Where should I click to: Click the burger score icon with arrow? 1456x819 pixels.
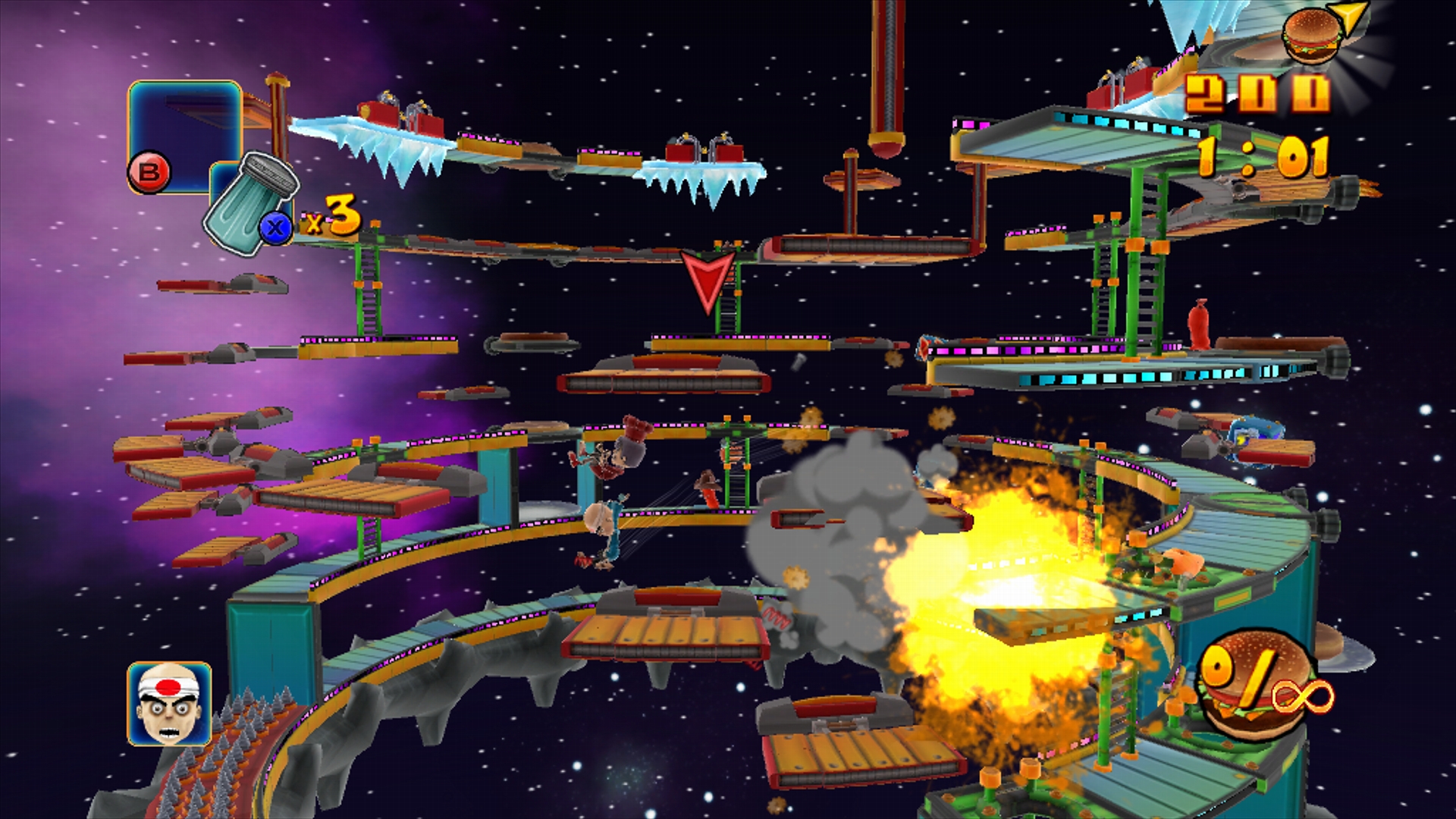point(1314,34)
